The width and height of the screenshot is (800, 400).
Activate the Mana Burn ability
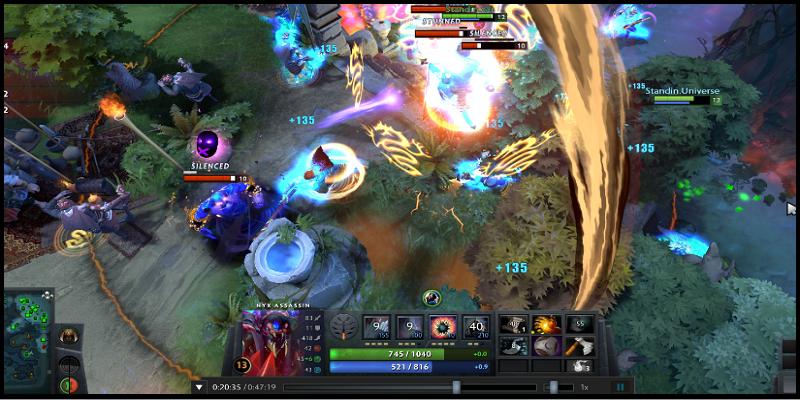click(409, 326)
